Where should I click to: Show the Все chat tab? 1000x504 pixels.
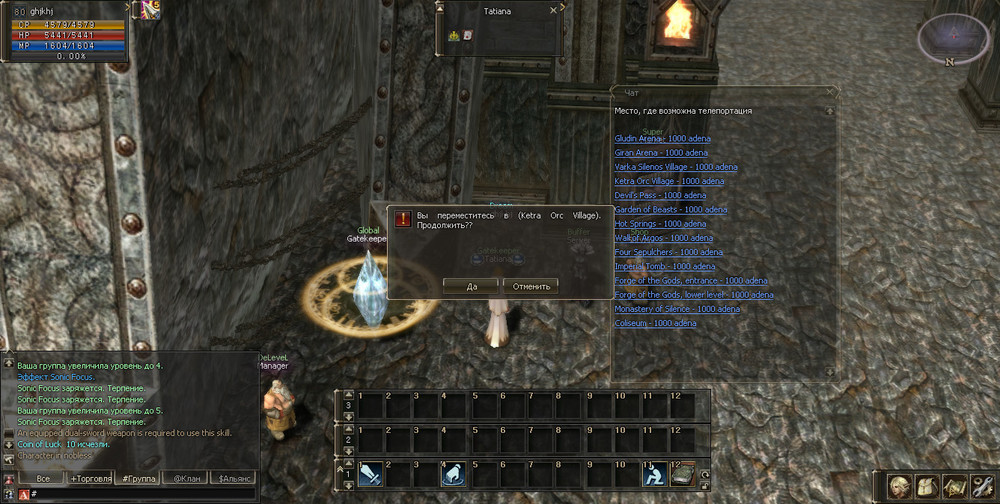pyautogui.click(x=43, y=479)
